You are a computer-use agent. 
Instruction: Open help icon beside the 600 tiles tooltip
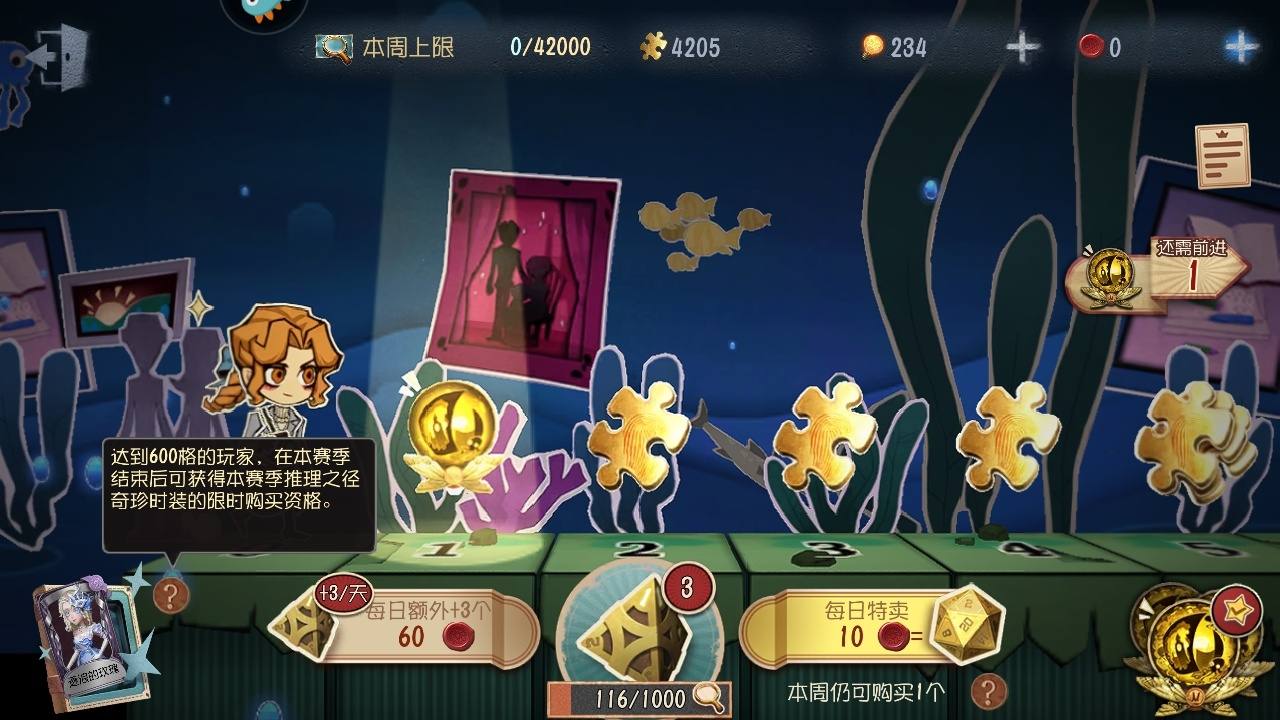click(171, 596)
